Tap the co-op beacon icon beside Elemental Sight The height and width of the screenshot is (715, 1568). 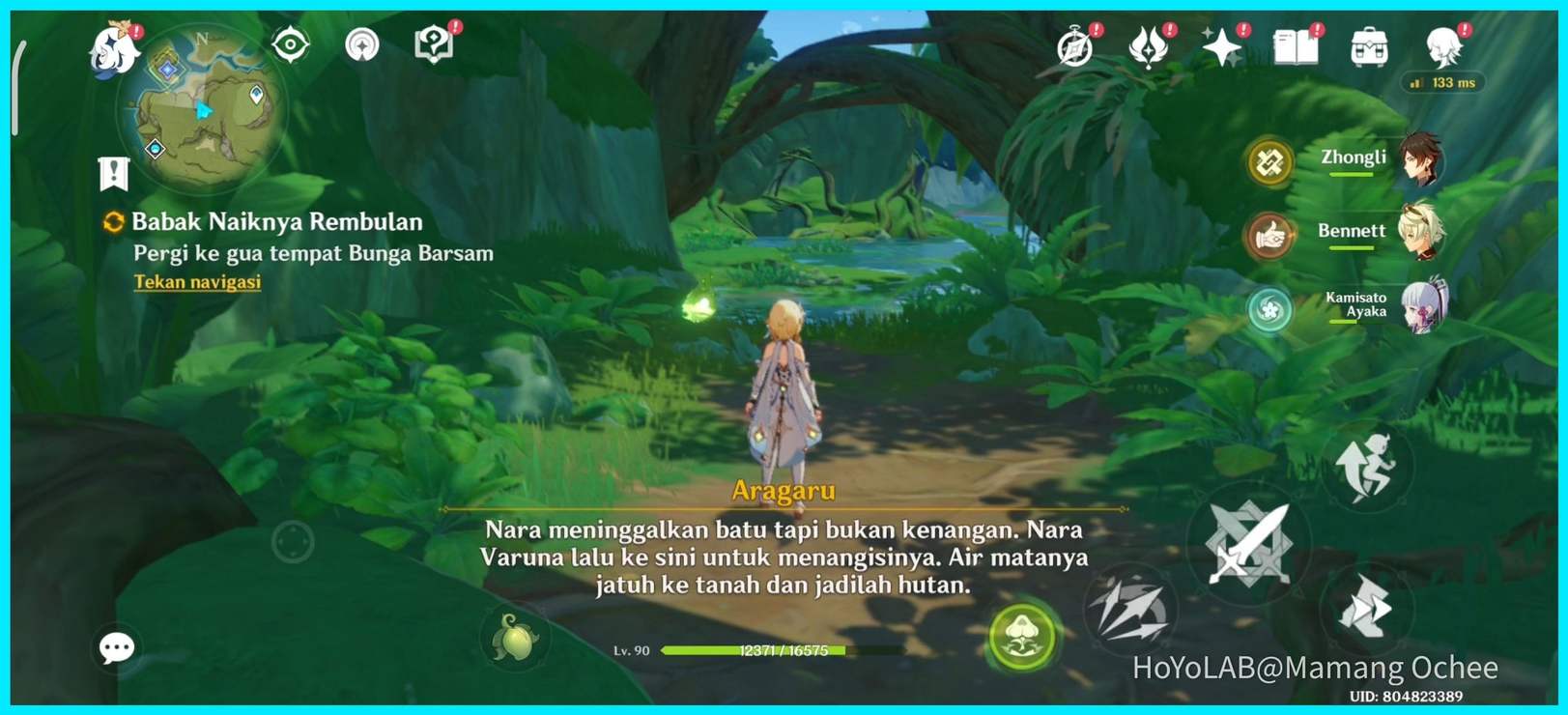362,44
